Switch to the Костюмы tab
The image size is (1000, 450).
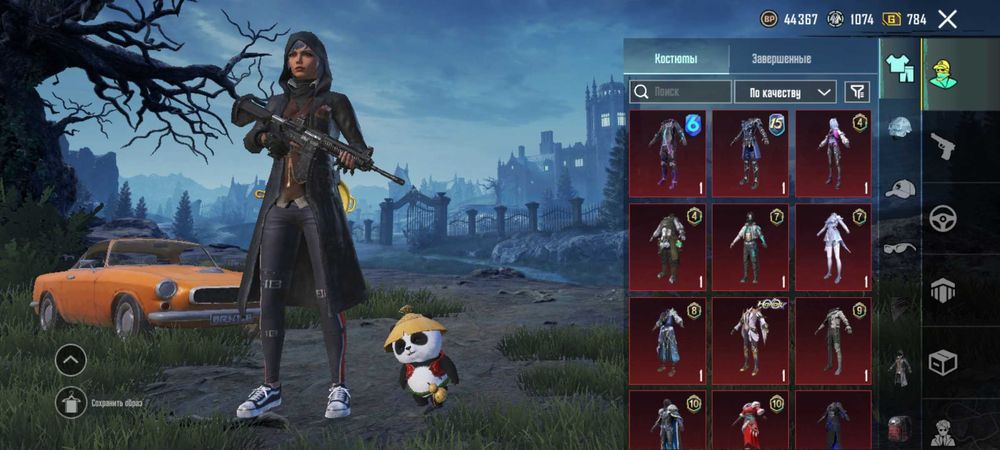tap(676, 59)
